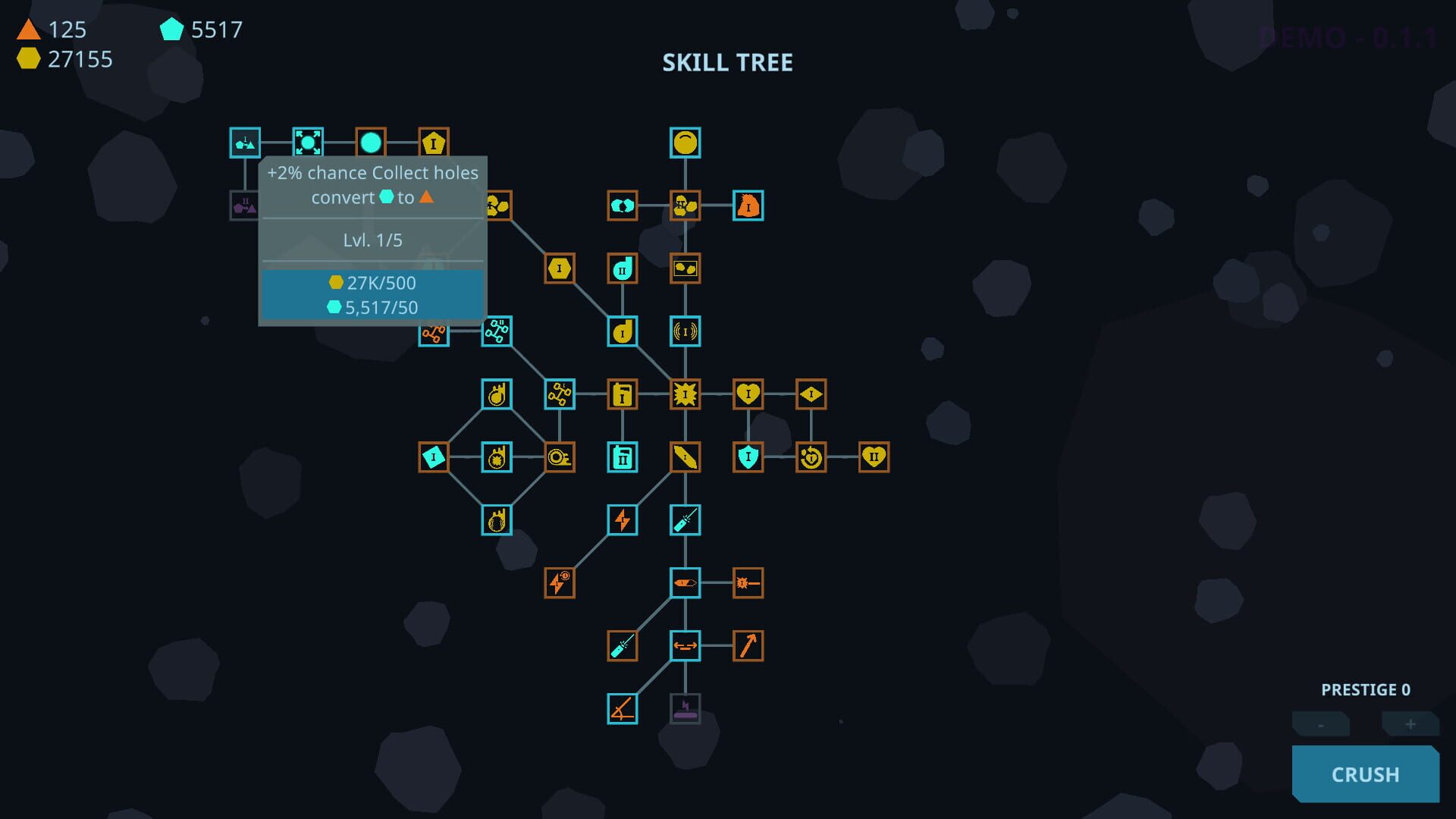Click the yellow heart II skill node on the right
The width and height of the screenshot is (1456, 819).
pos(874,456)
